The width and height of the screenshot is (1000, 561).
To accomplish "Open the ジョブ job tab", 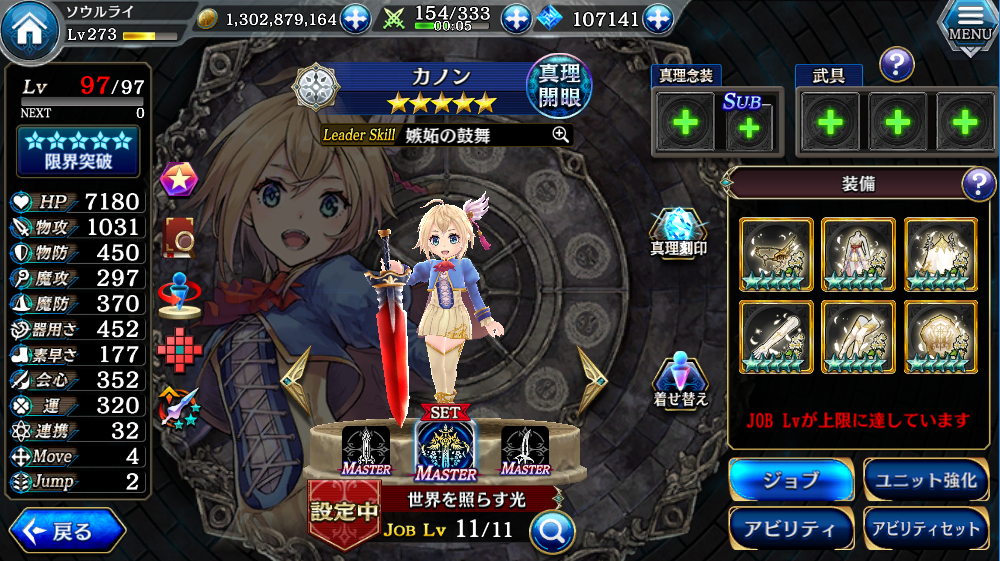I will pos(790,481).
